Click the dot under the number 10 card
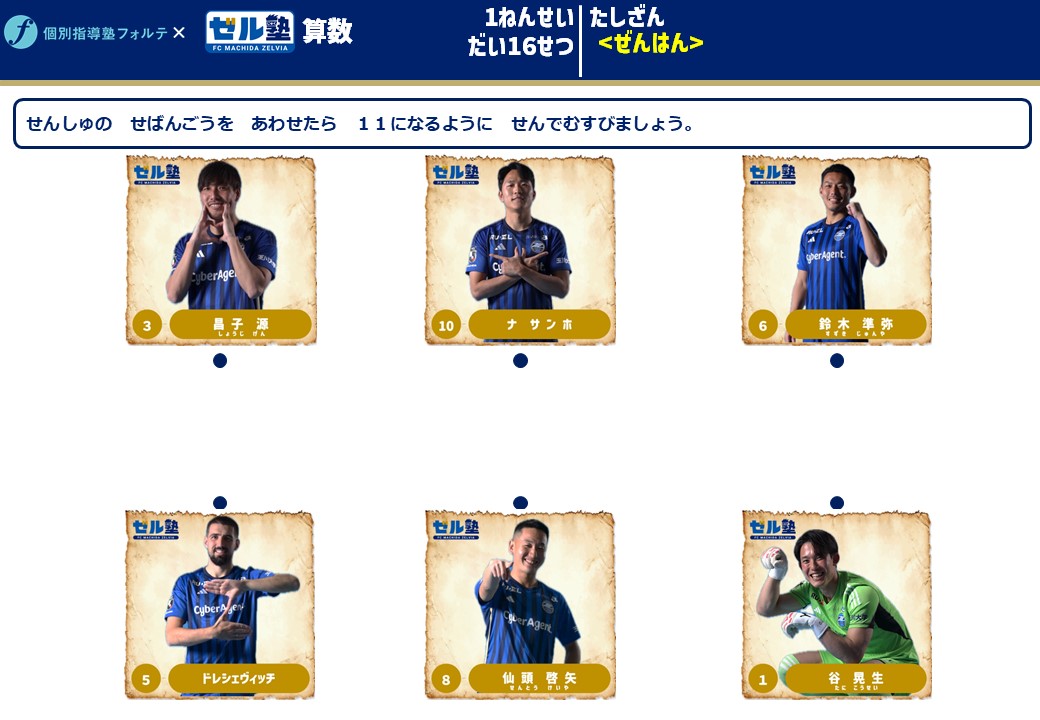Image resolution: width=1040 pixels, height=720 pixels. 520,361
